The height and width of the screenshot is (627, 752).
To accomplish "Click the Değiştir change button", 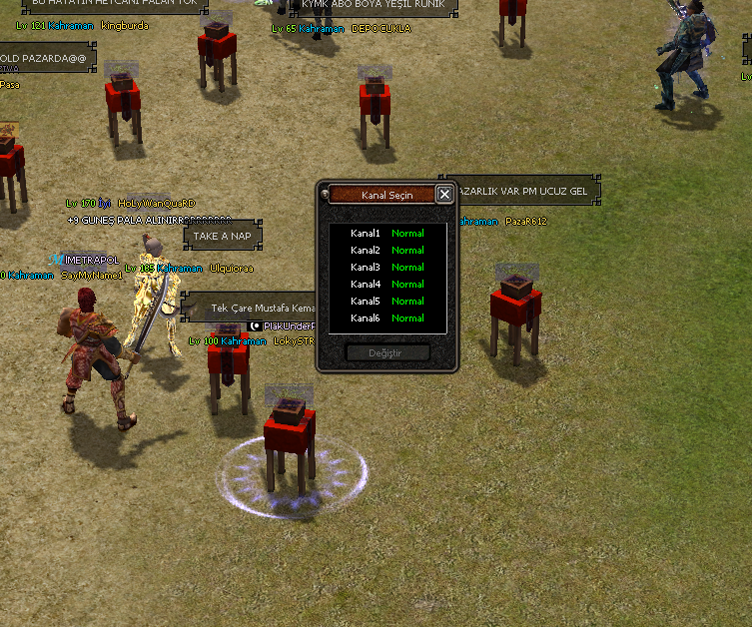I will tap(387, 353).
